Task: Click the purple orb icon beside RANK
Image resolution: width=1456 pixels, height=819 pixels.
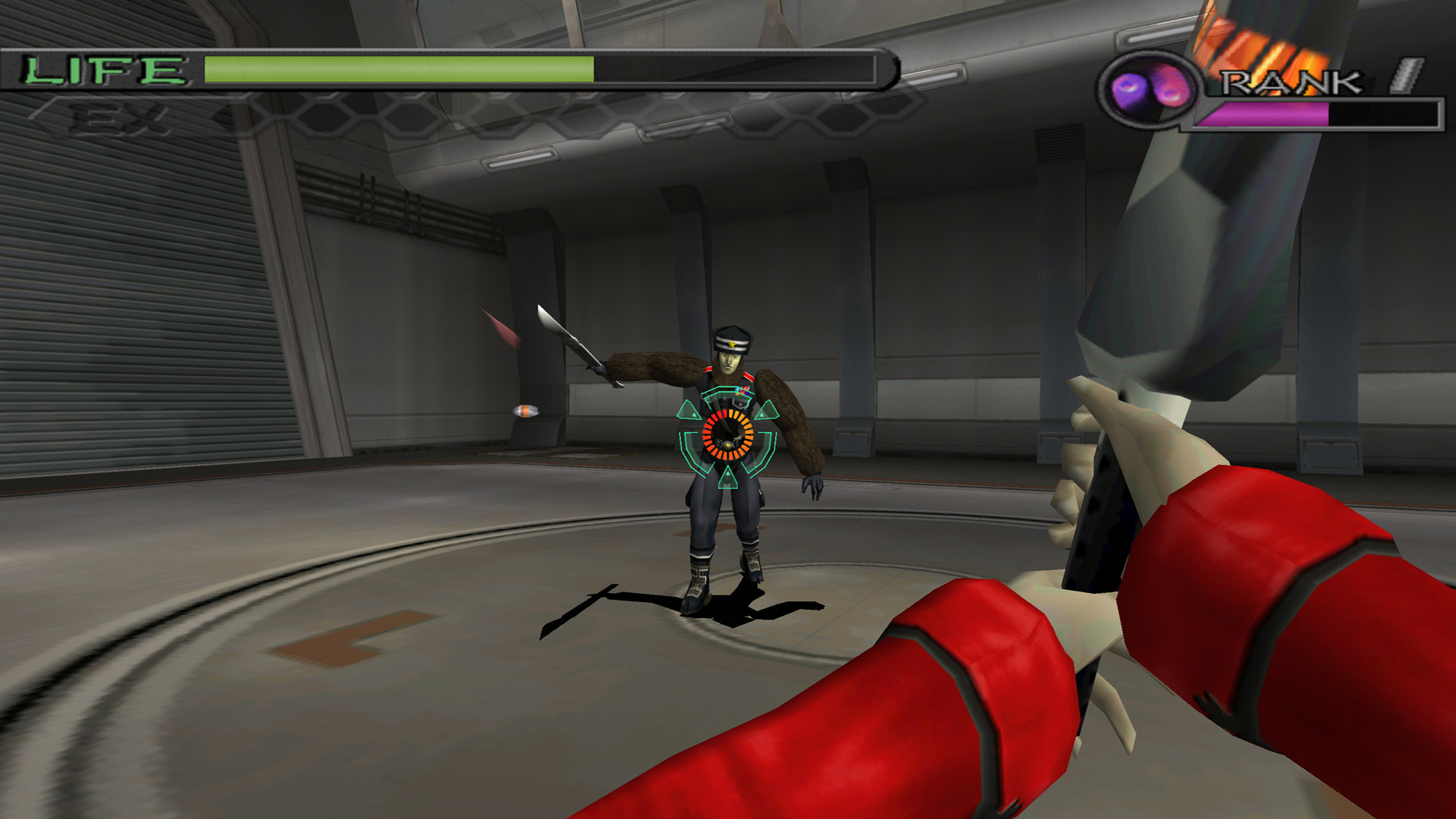Action: tap(1147, 88)
